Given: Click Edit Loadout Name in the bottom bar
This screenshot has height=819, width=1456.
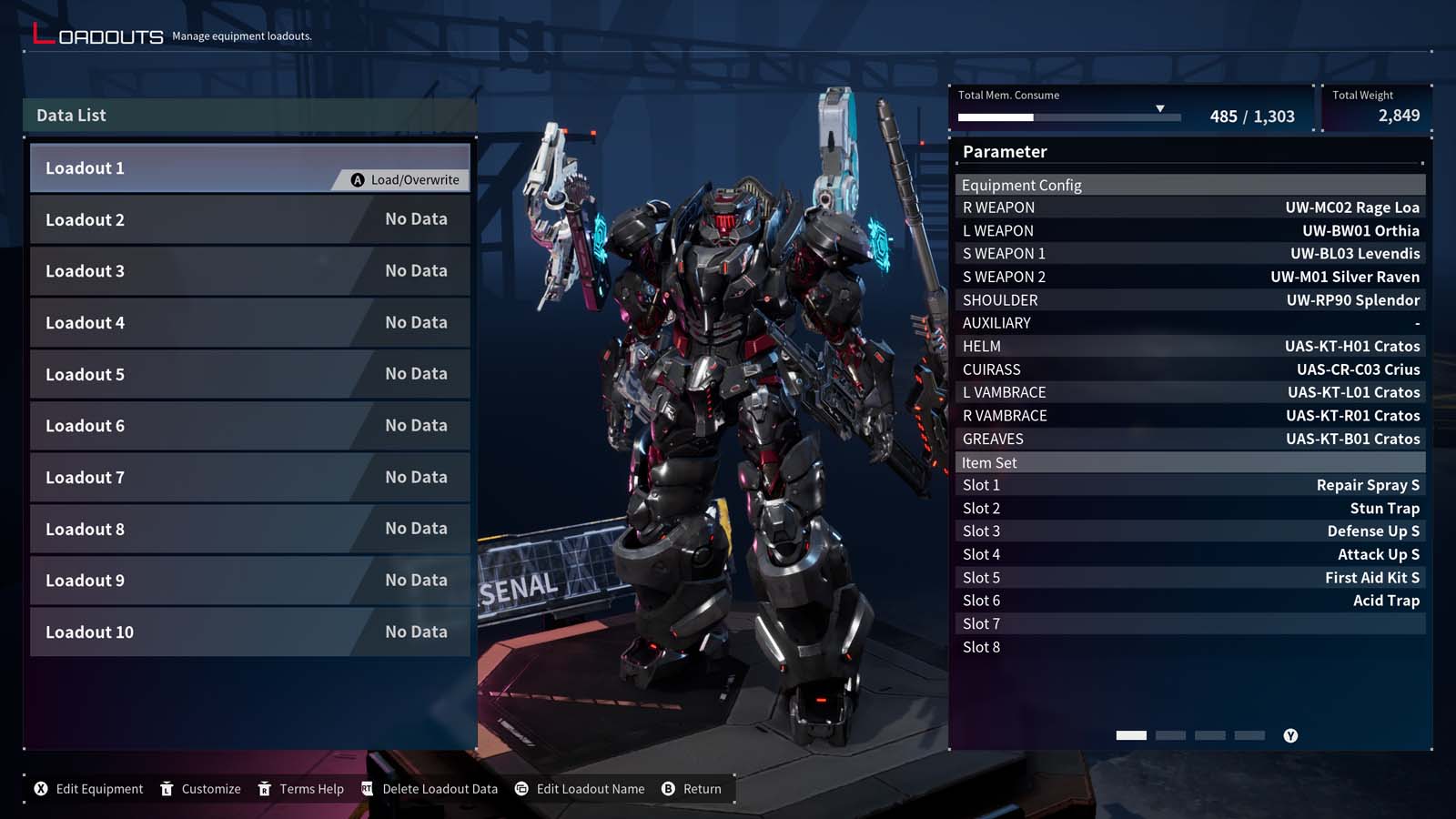Looking at the screenshot, I should pos(590,789).
